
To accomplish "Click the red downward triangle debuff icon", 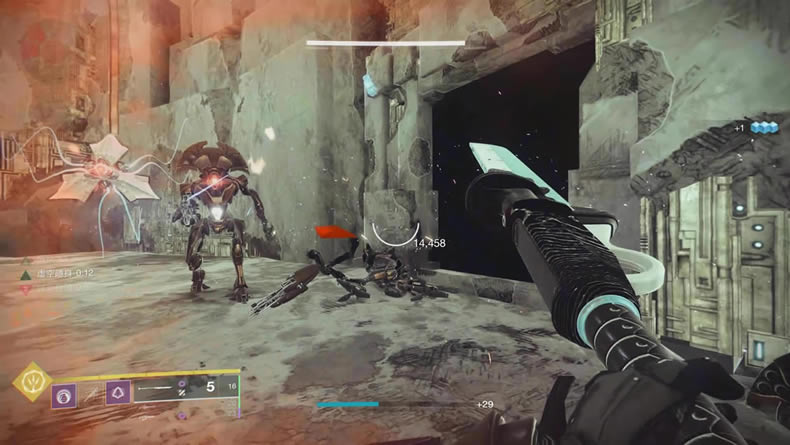I will click(x=27, y=290).
